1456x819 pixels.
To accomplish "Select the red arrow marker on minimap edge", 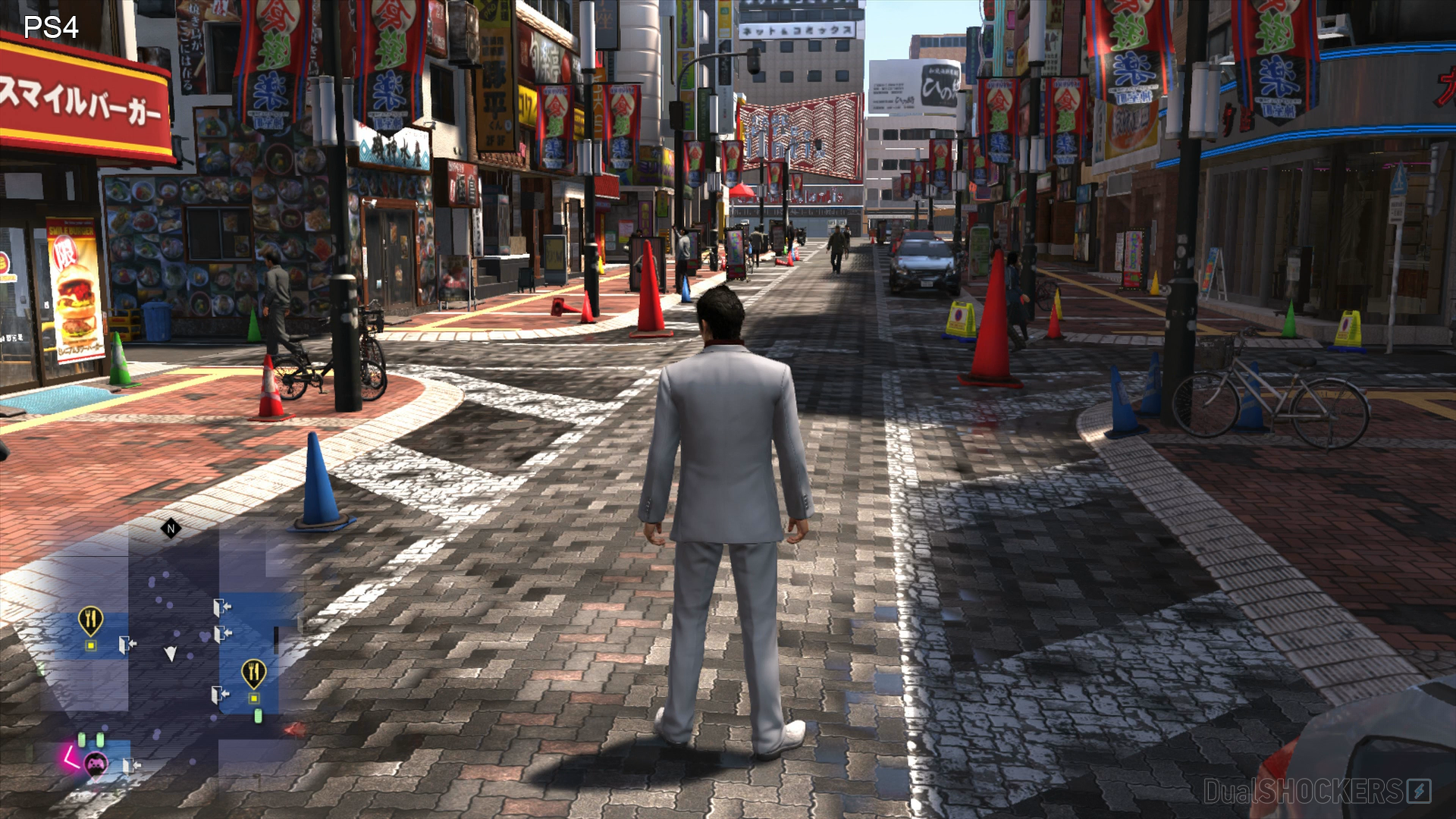I will pyautogui.click(x=294, y=730).
